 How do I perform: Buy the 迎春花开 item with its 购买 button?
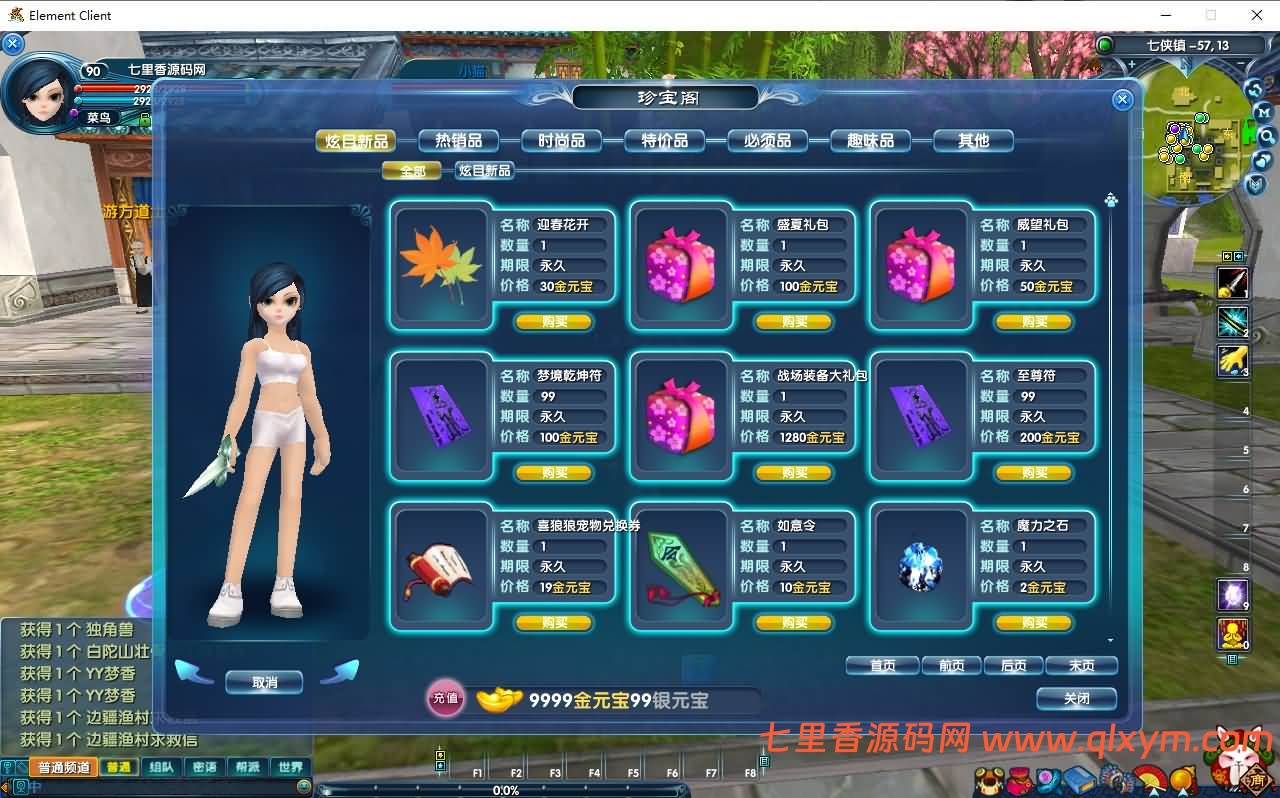tap(554, 322)
